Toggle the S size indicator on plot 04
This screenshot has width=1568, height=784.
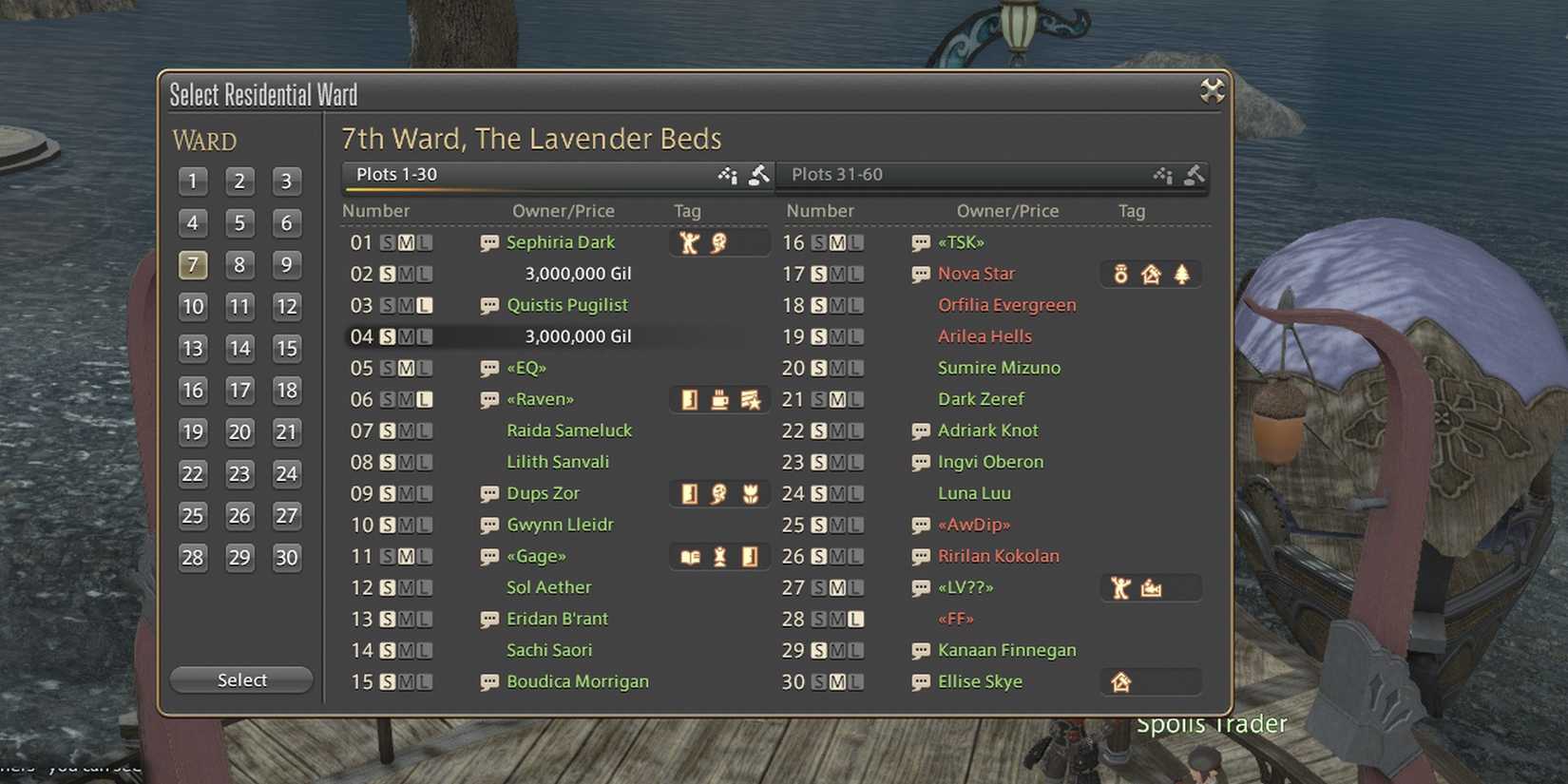(389, 336)
